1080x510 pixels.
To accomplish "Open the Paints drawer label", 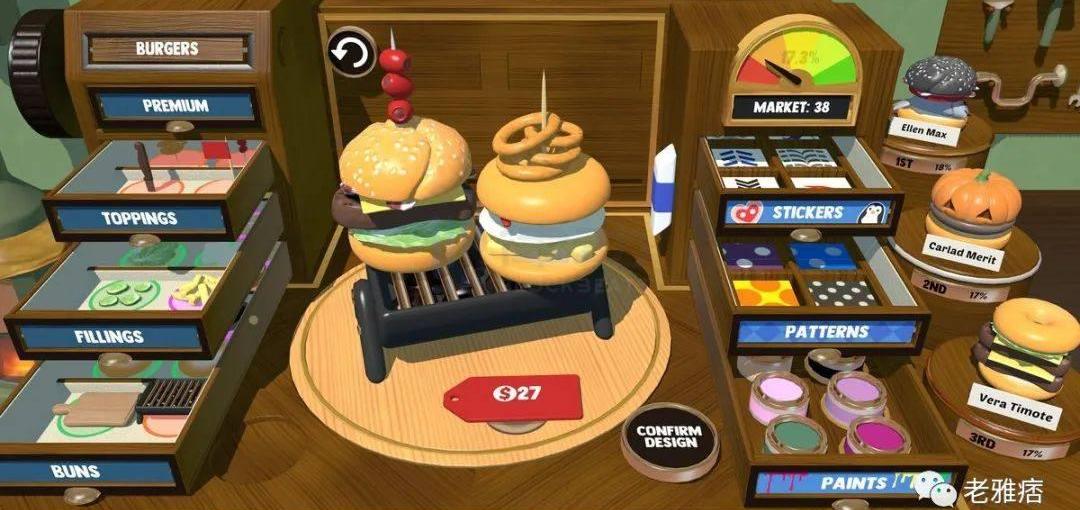I will point(853,483).
